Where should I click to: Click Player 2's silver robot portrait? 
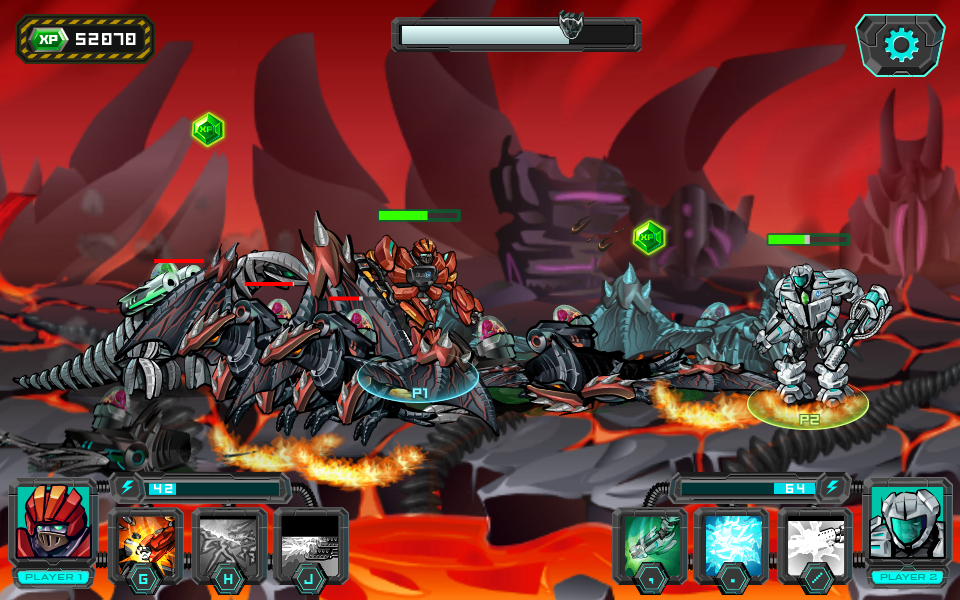(907, 524)
